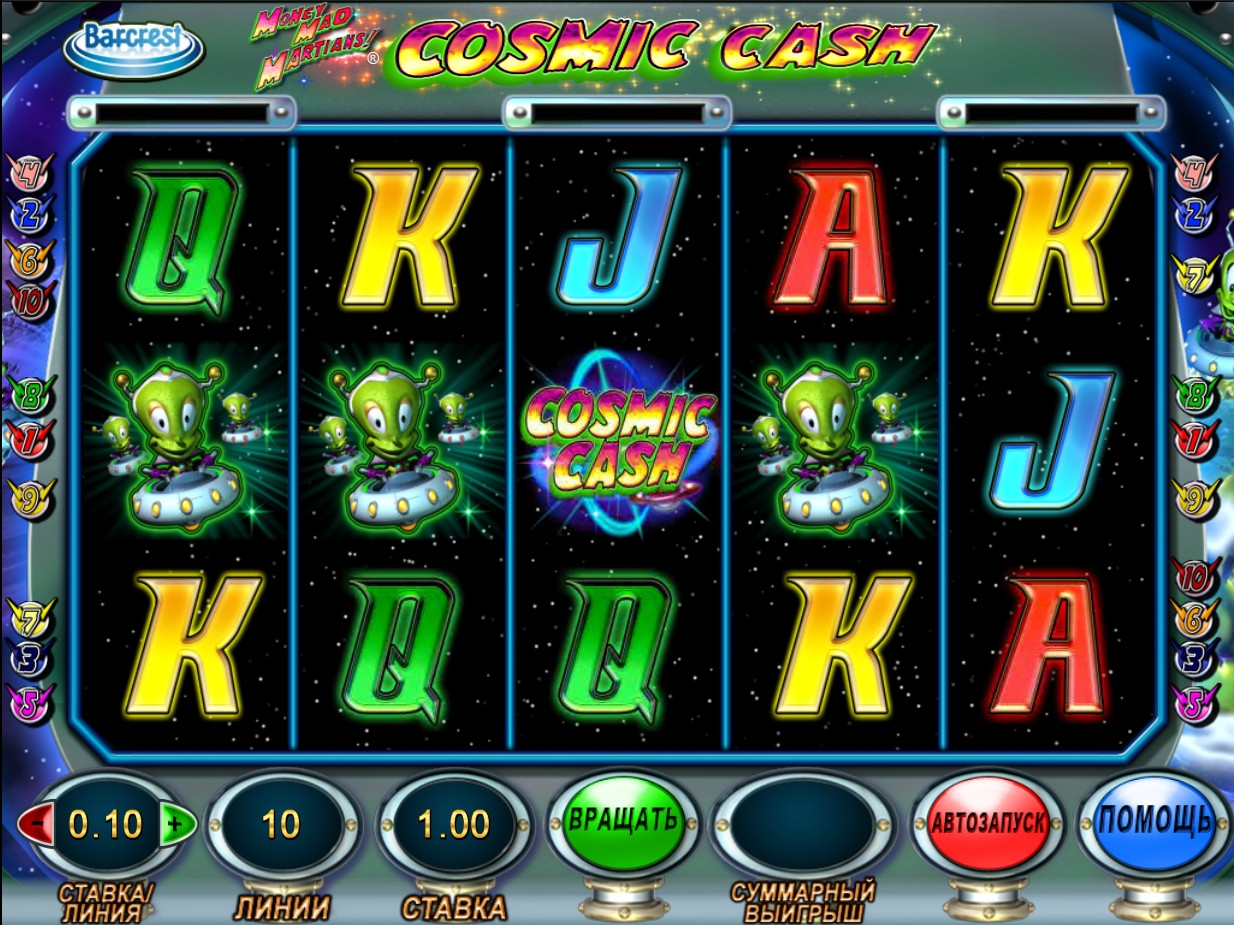Start autoplay with the red АВТОЗАПУСК button
Screen dimensions: 1234x925
(x=988, y=824)
